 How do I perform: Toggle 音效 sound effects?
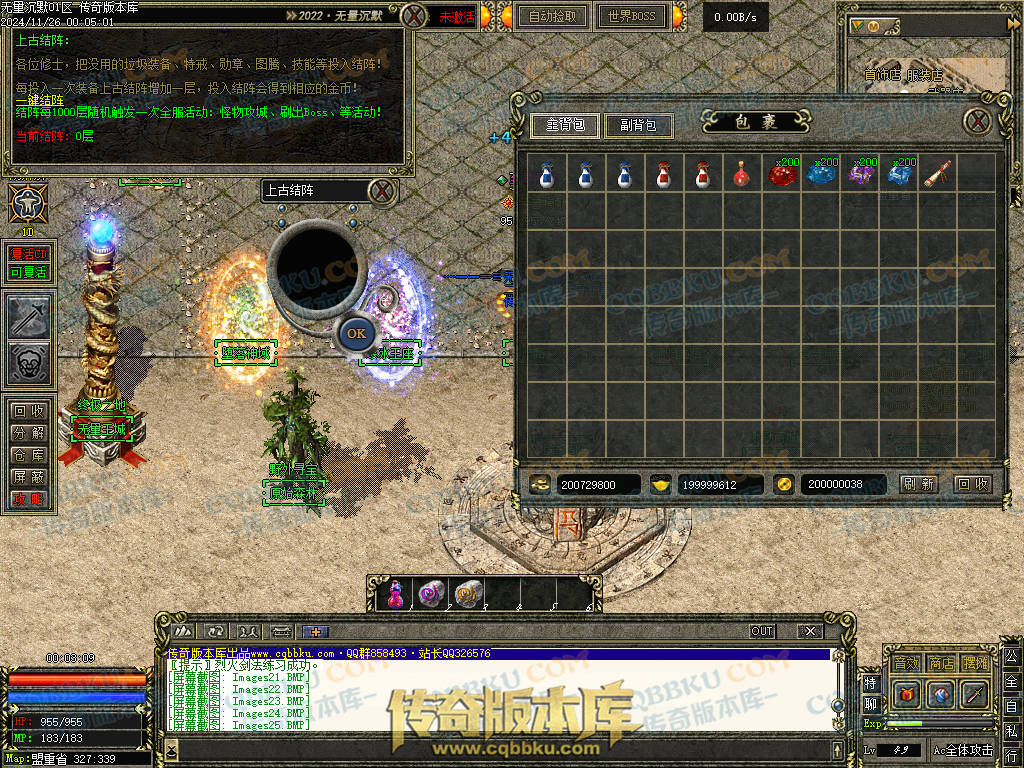click(906, 663)
